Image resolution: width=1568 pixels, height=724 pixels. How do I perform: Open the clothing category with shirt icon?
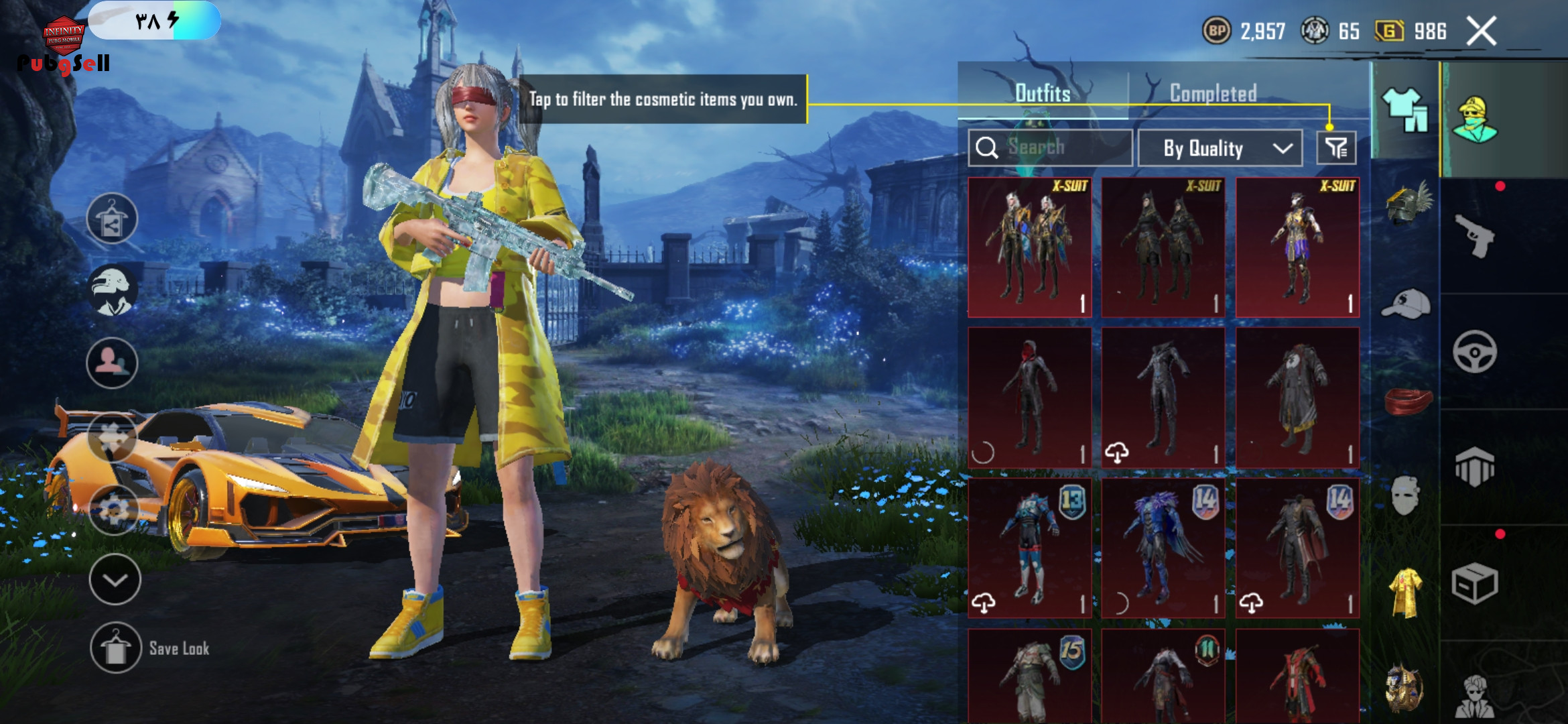pos(1404,111)
